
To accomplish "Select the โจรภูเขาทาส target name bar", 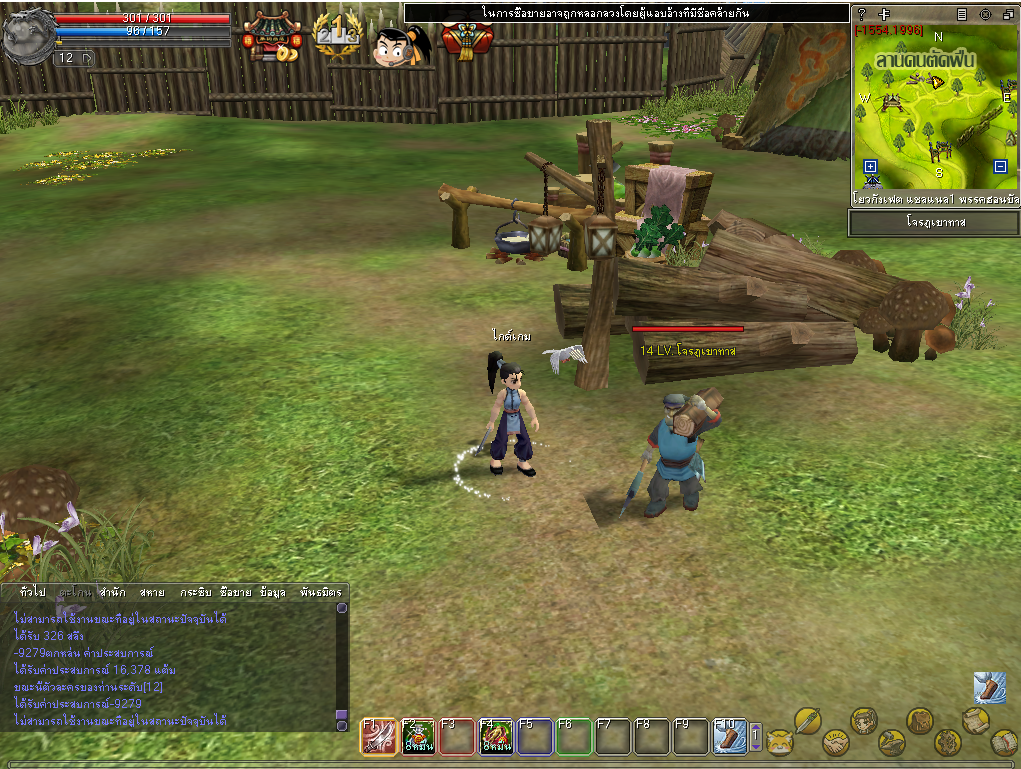I will pos(934,222).
